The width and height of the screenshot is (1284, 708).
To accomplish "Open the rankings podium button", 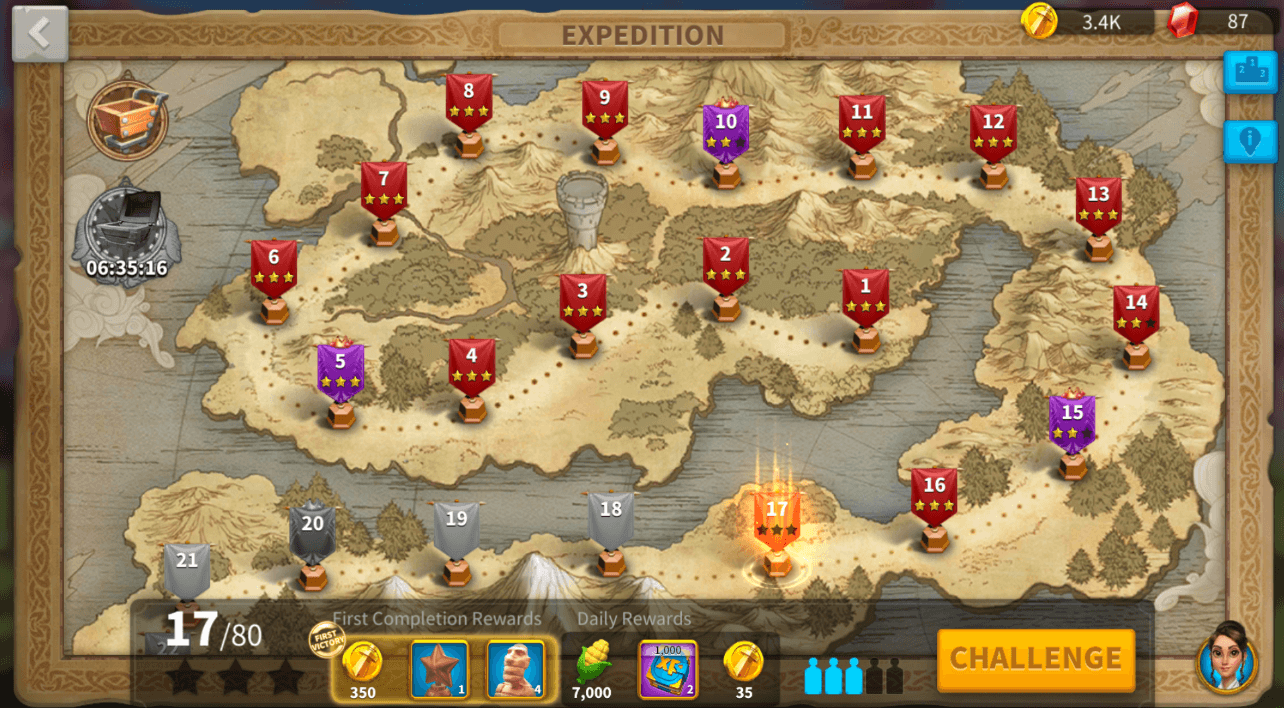I will [1249, 72].
